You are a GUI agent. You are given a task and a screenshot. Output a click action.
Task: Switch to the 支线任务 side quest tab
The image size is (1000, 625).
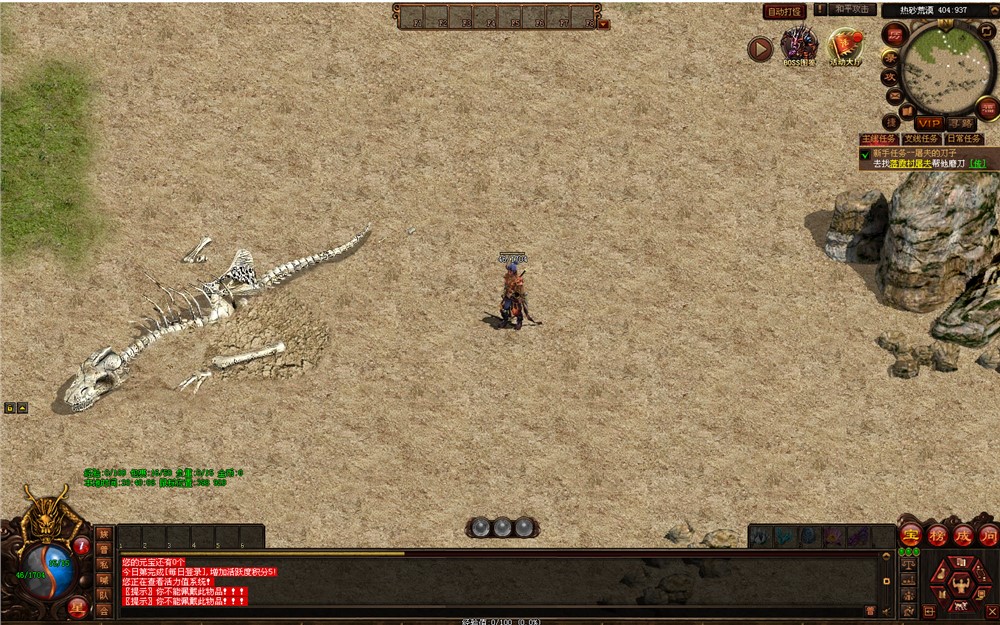point(921,139)
